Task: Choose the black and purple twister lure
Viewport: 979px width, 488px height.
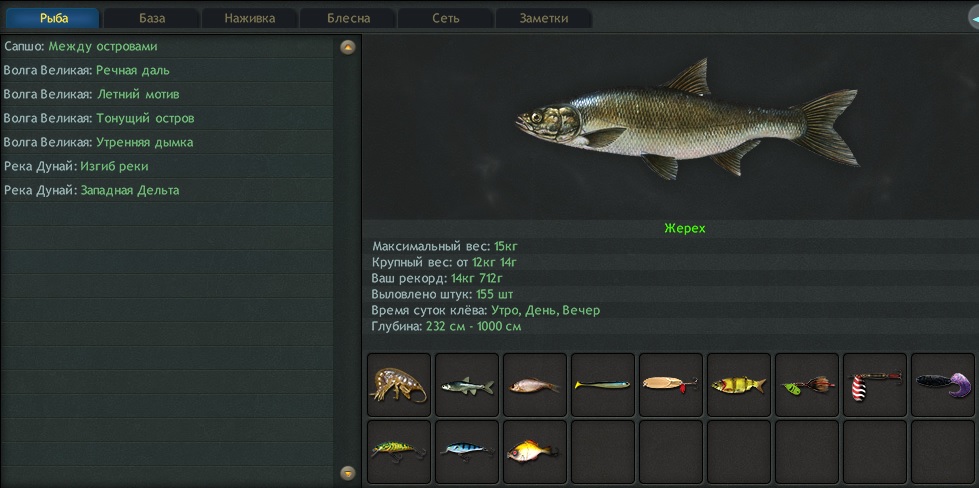Action: click(x=943, y=385)
